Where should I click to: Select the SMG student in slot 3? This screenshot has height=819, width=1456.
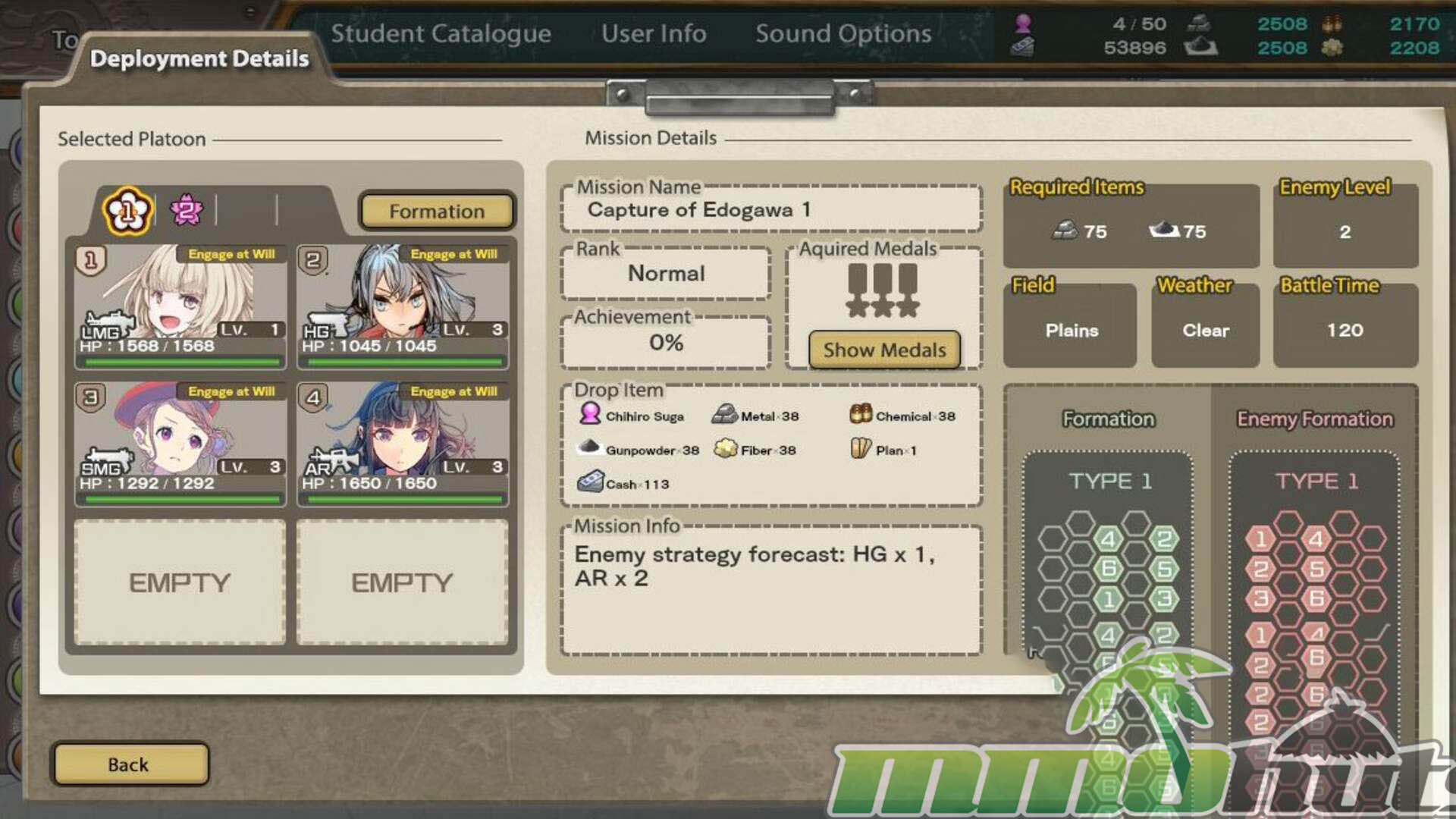pyautogui.click(x=180, y=443)
